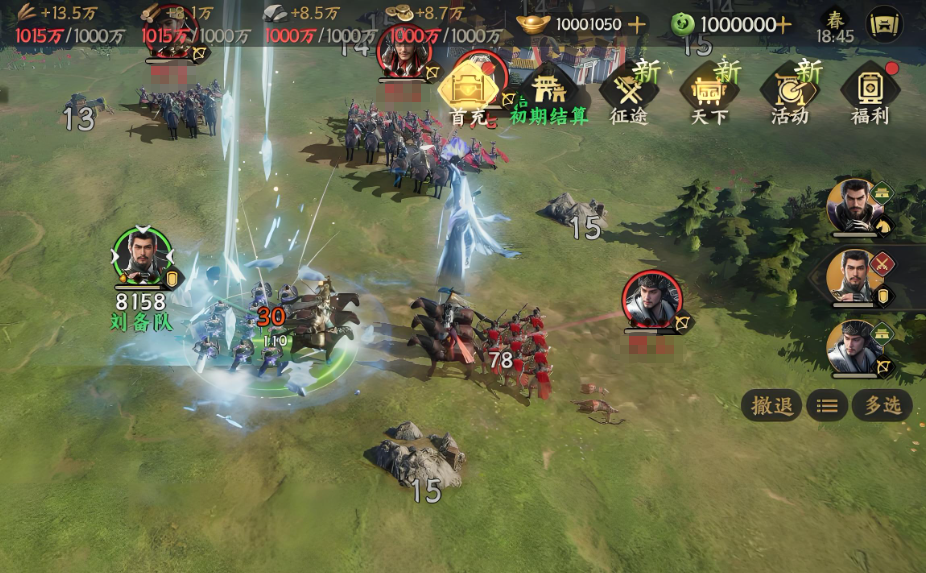Viewport: 926px width, 573px height.
Task: Add more gold ingots with the plus button
Action: [x=636, y=24]
